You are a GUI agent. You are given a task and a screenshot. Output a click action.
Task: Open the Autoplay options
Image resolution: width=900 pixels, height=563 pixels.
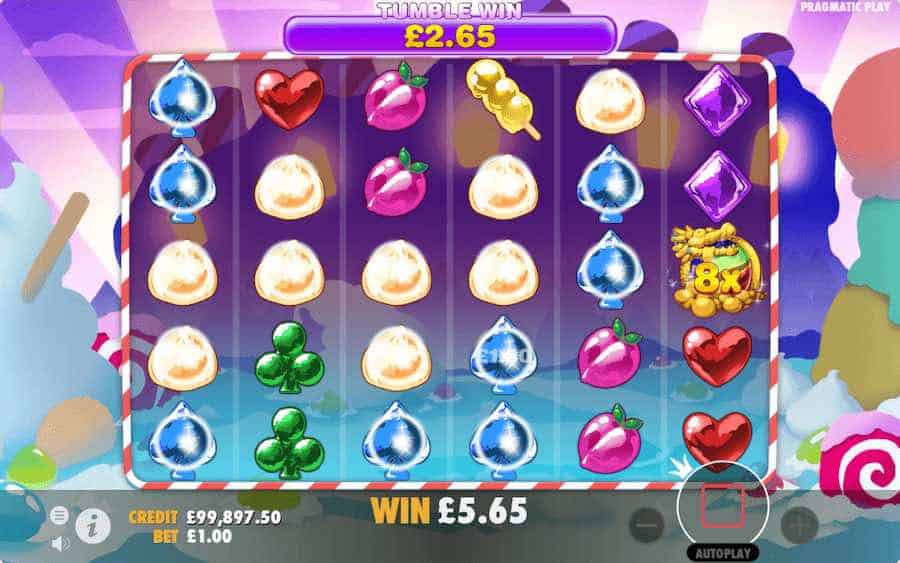click(x=723, y=552)
